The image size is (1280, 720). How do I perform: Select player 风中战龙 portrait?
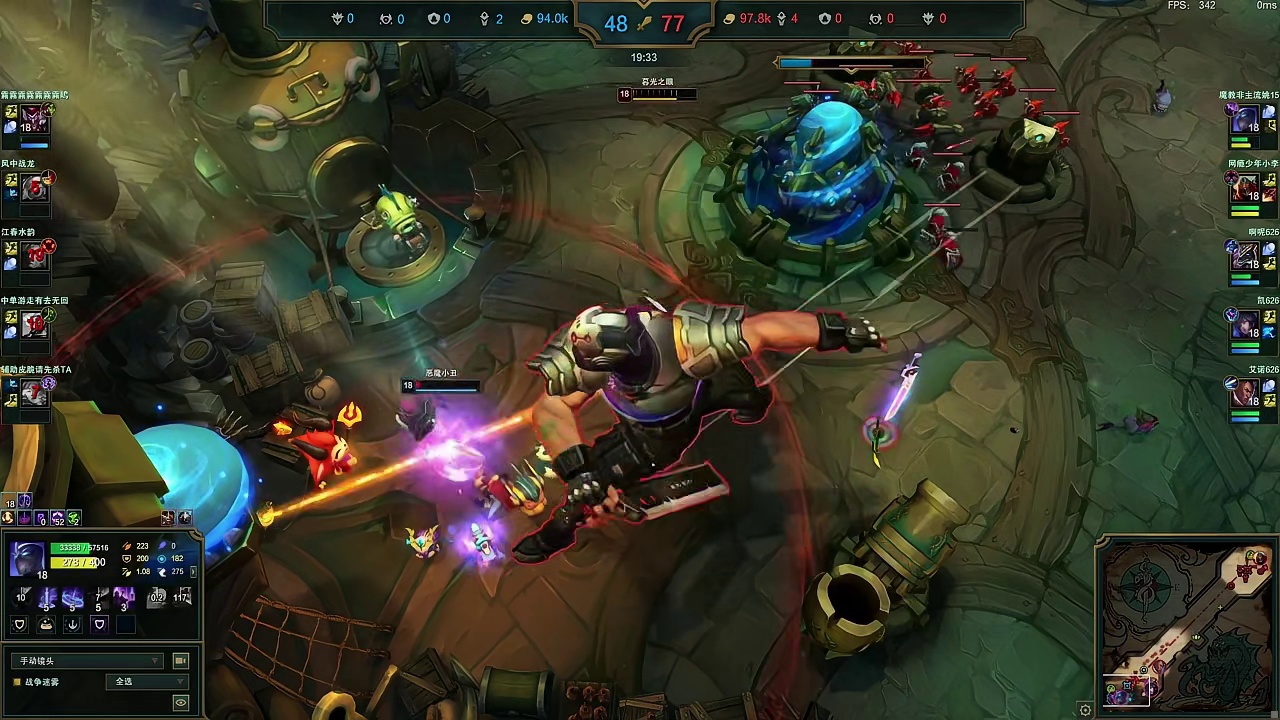click(x=34, y=186)
